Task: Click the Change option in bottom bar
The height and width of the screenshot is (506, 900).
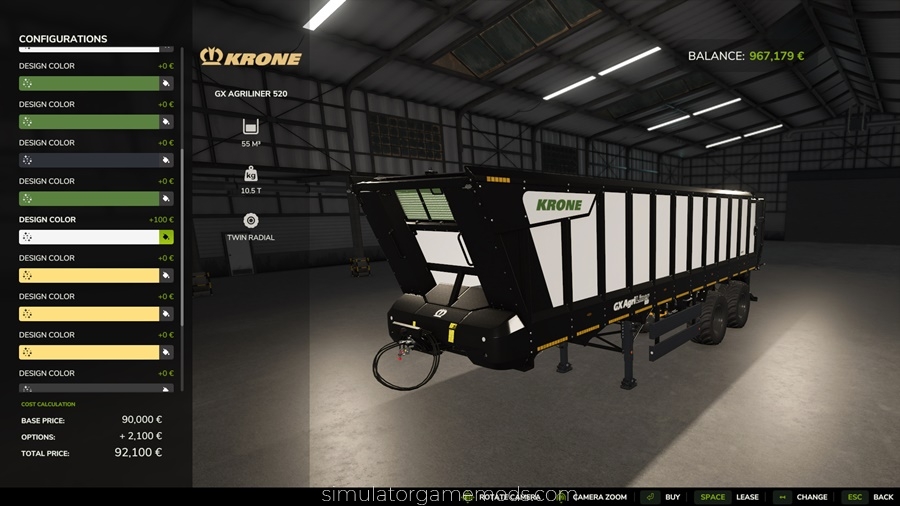Action: coord(811,497)
